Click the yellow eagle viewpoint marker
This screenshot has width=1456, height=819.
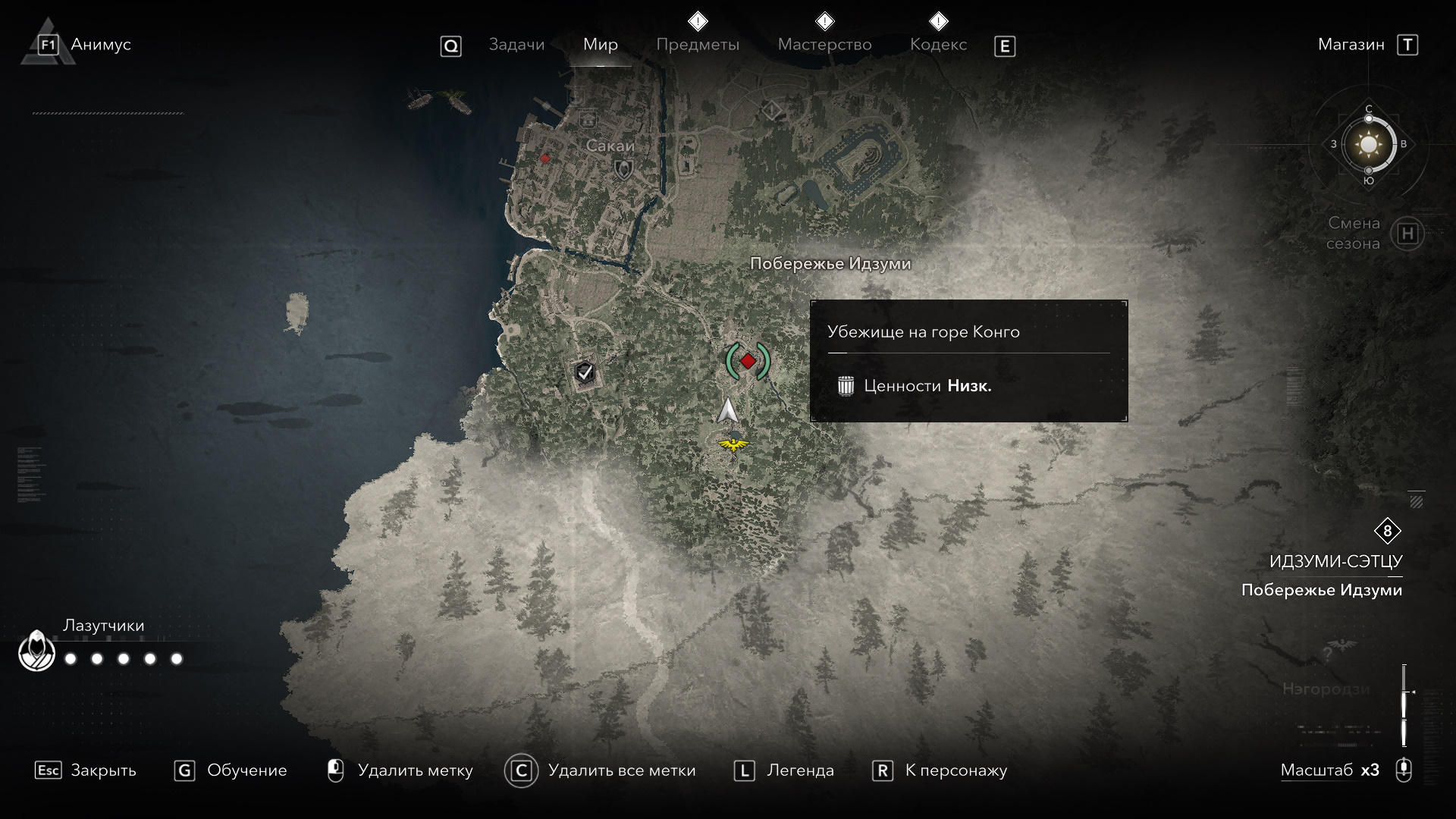click(x=733, y=444)
